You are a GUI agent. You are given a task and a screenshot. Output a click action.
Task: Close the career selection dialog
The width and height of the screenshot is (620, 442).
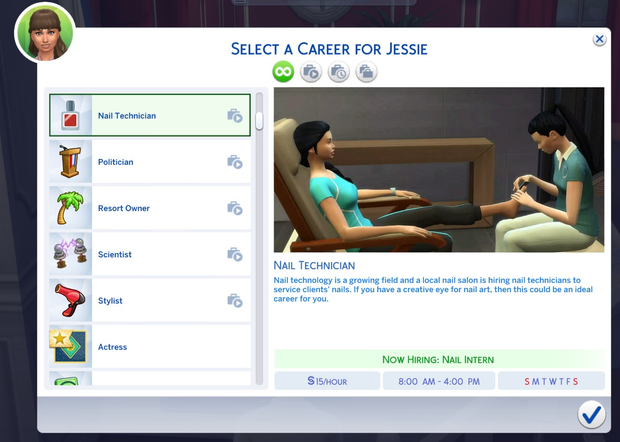point(599,39)
